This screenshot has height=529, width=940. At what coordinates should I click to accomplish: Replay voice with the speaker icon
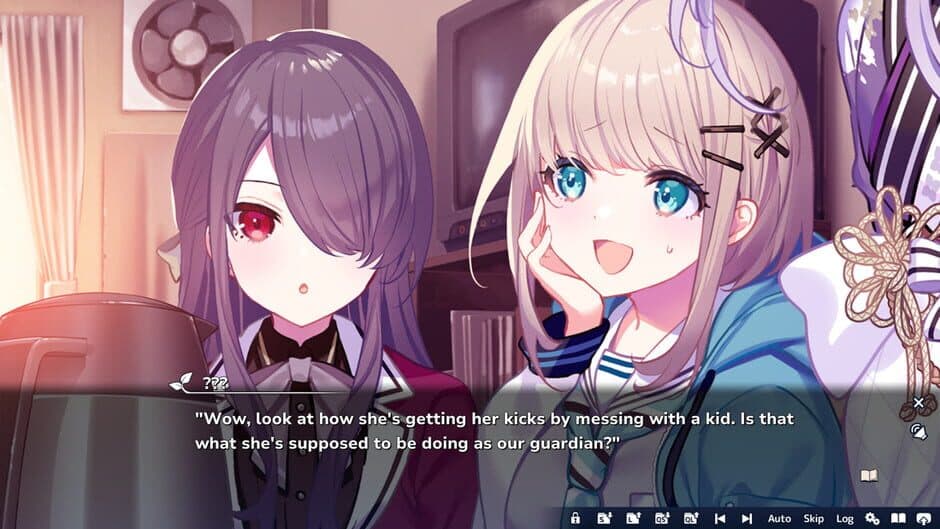pyautogui.click(x=919, y=432)
